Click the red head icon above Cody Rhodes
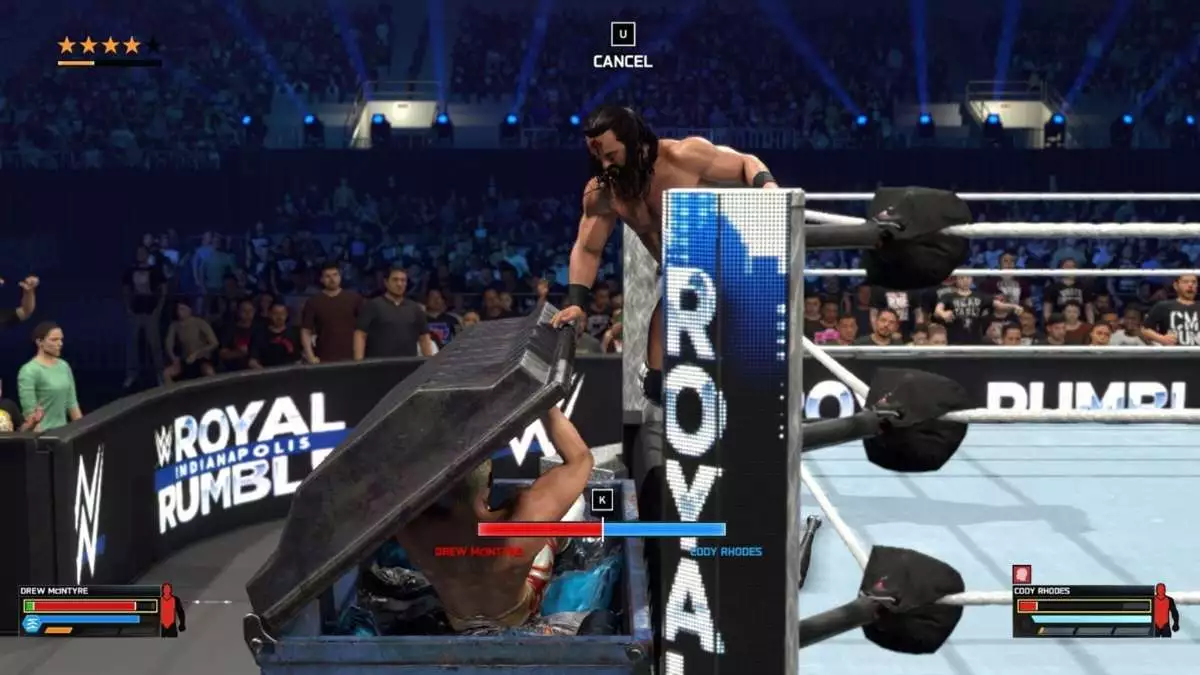 (1022, 574)
